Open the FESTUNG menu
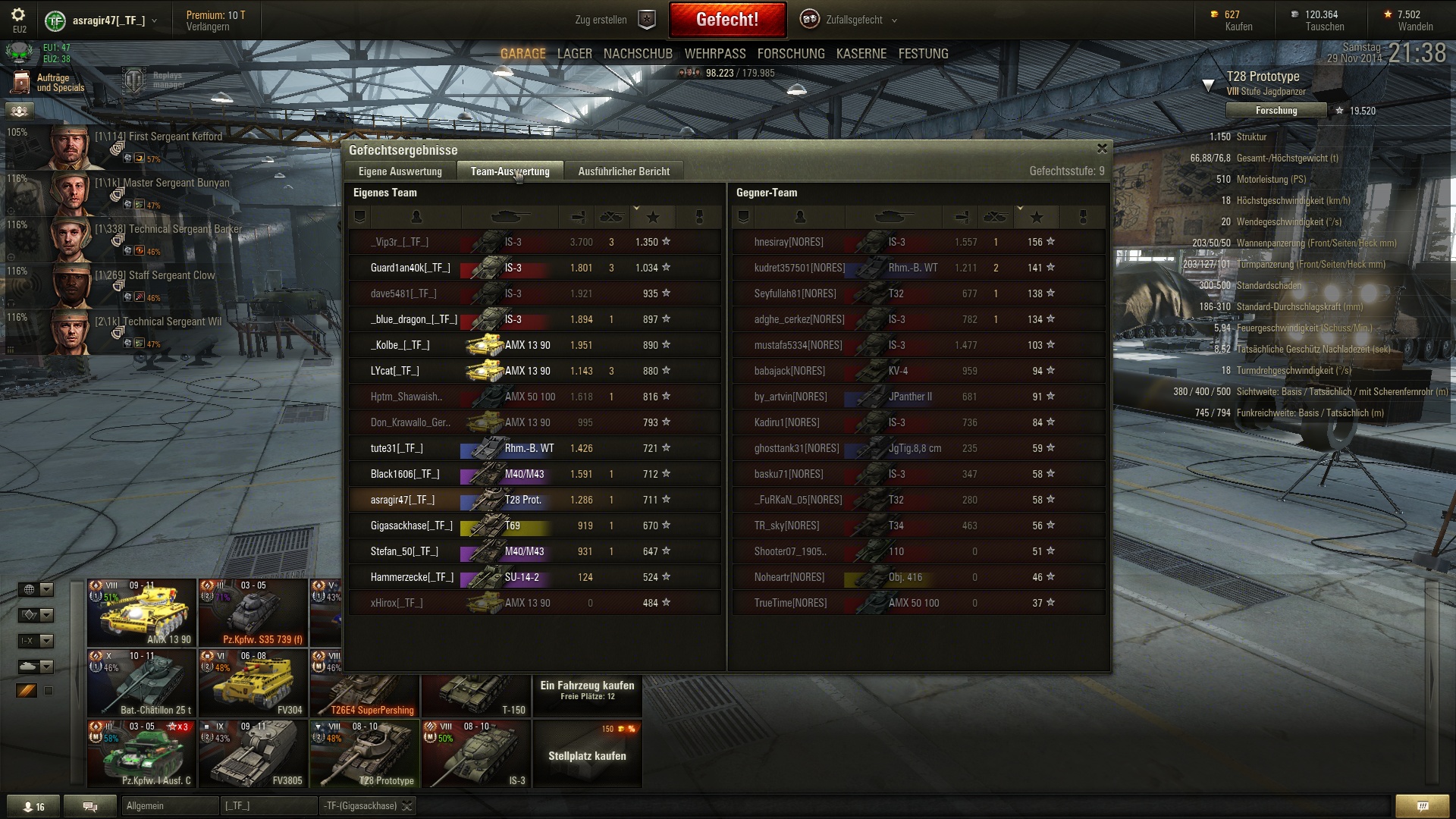Viewport: 1456px width, 819px height. click(923, 54)
